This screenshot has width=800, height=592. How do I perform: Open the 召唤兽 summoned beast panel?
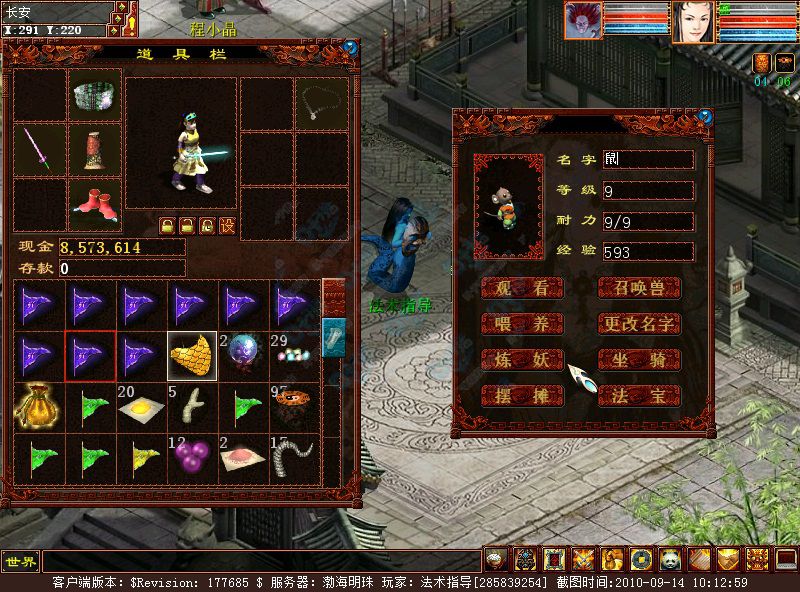pos(639,288)
